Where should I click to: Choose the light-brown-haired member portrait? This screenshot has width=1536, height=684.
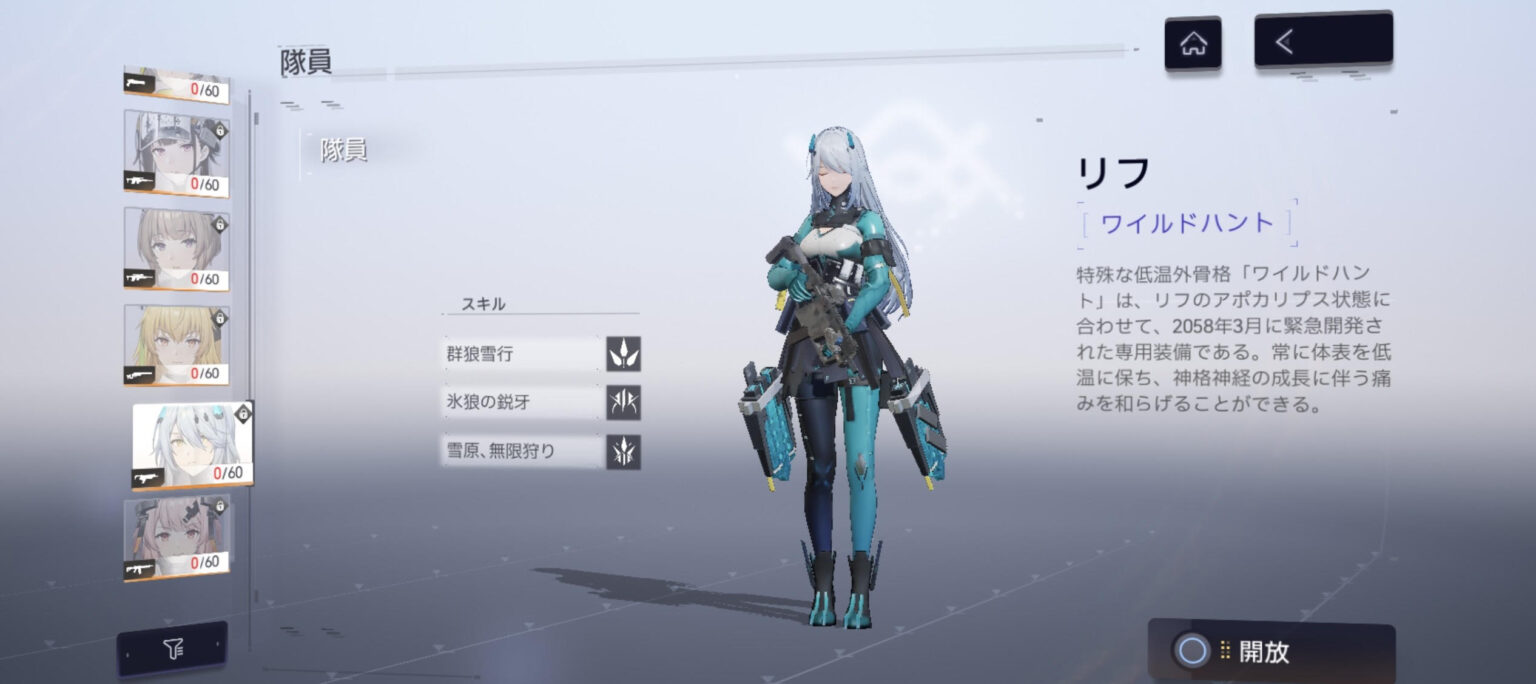176,248
